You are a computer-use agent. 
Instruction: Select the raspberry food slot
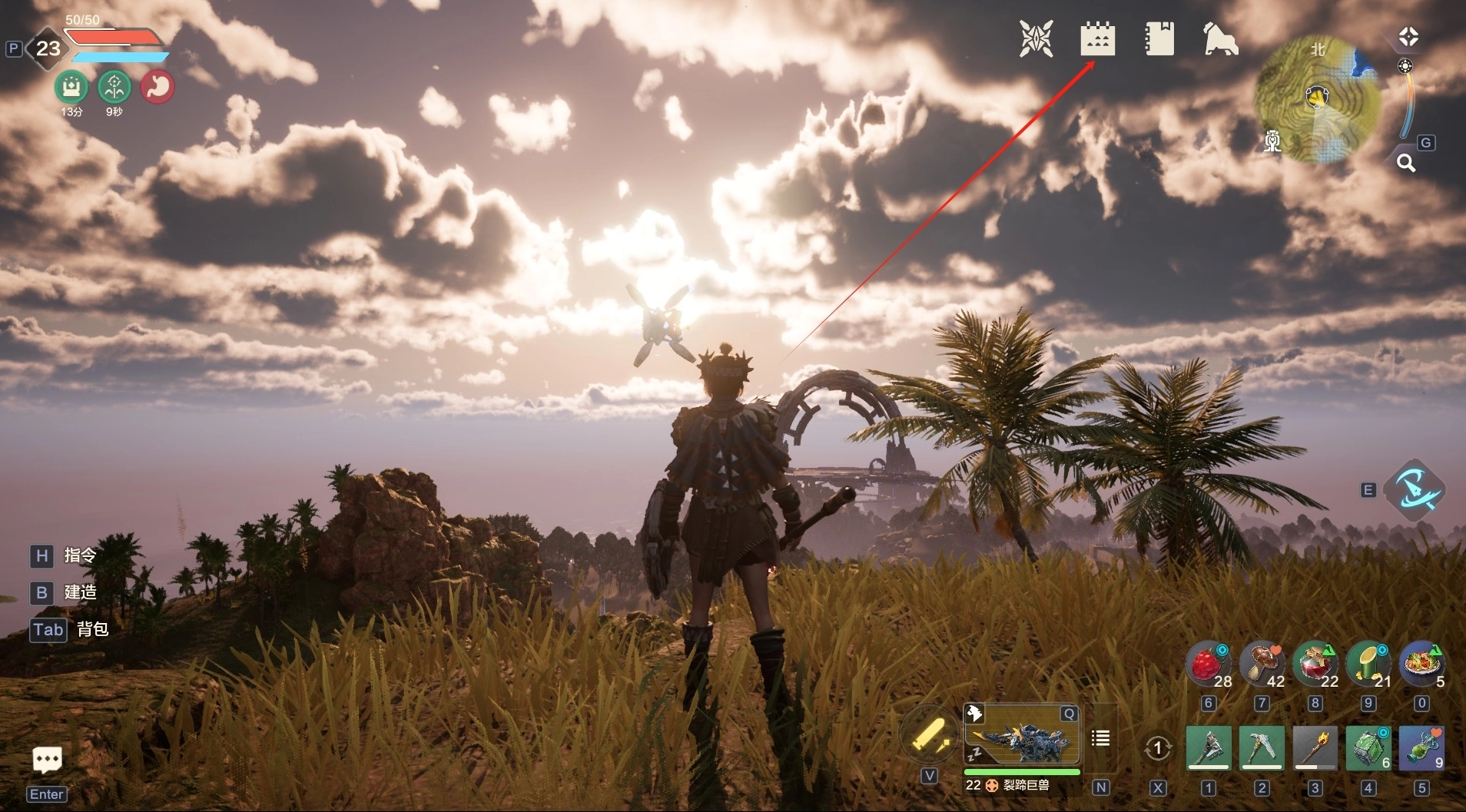tap(1209, 664)
